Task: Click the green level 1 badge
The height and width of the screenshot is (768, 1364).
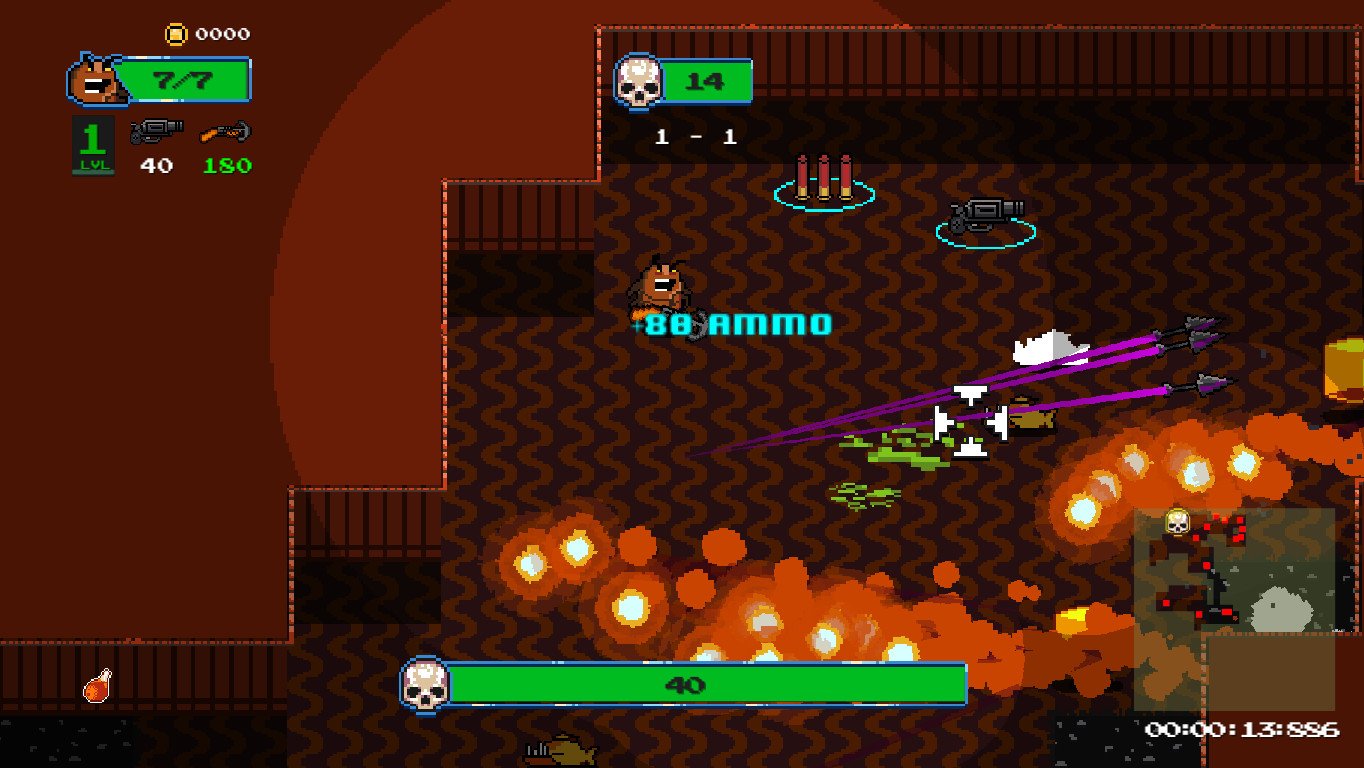Action: [92, 145]
